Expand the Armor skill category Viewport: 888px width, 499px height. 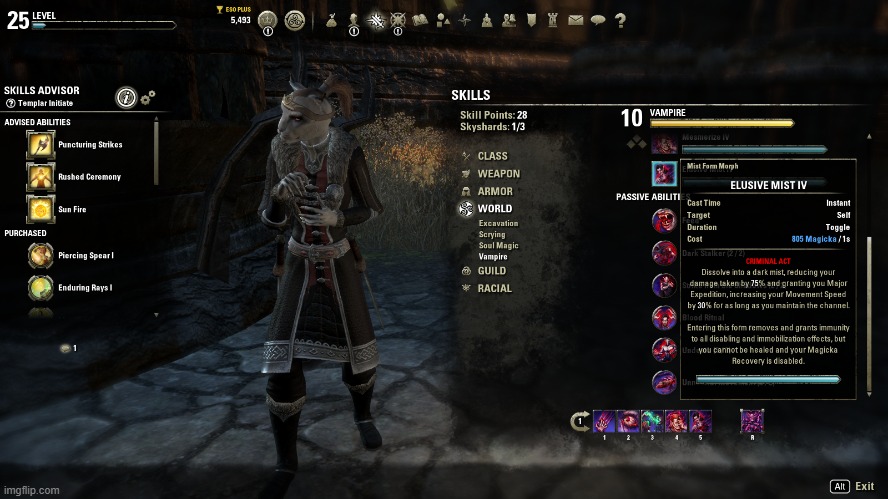pyautogui.click(x=494, y=191)
